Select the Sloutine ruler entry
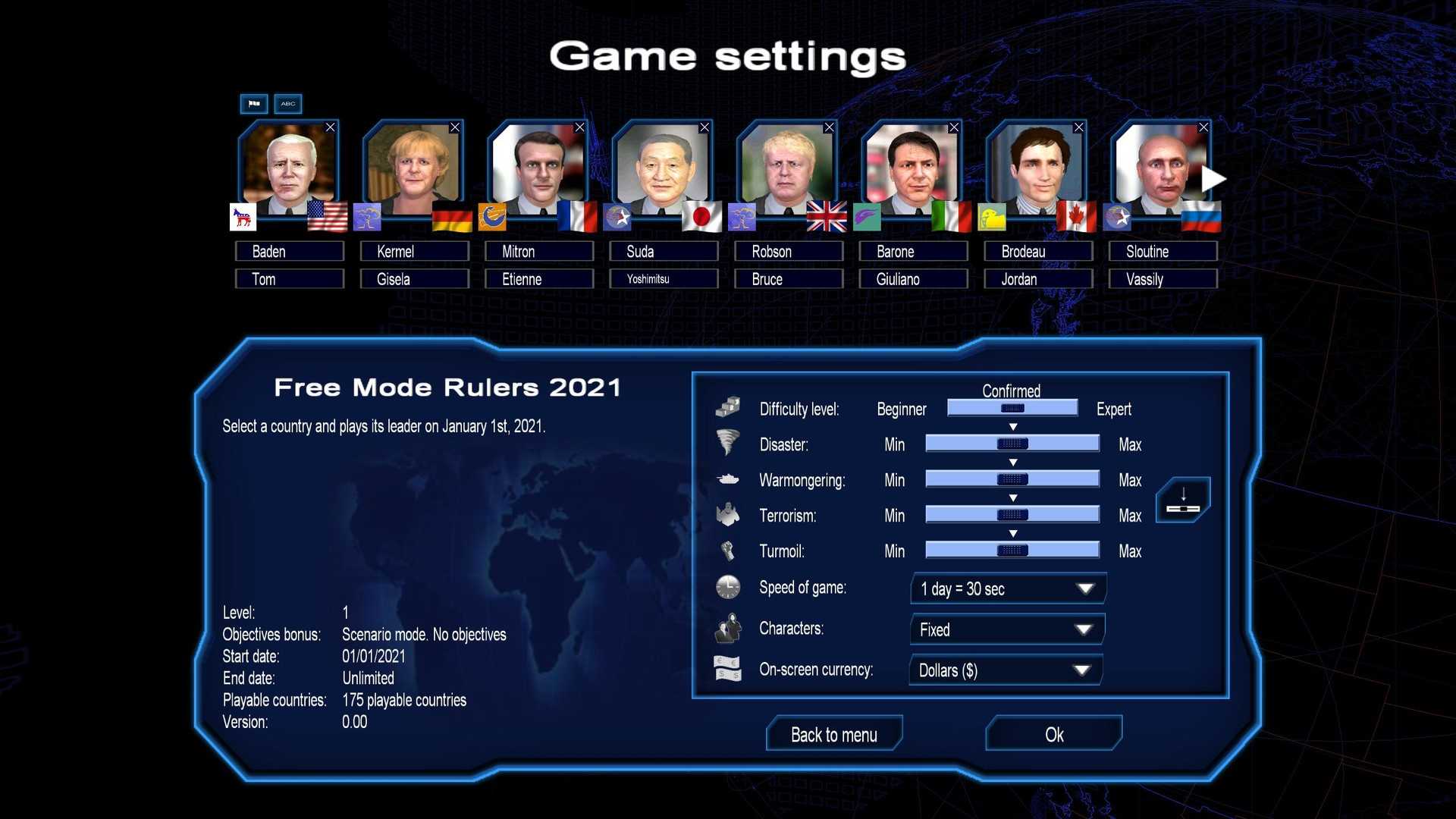 (x=1163, y=251)
